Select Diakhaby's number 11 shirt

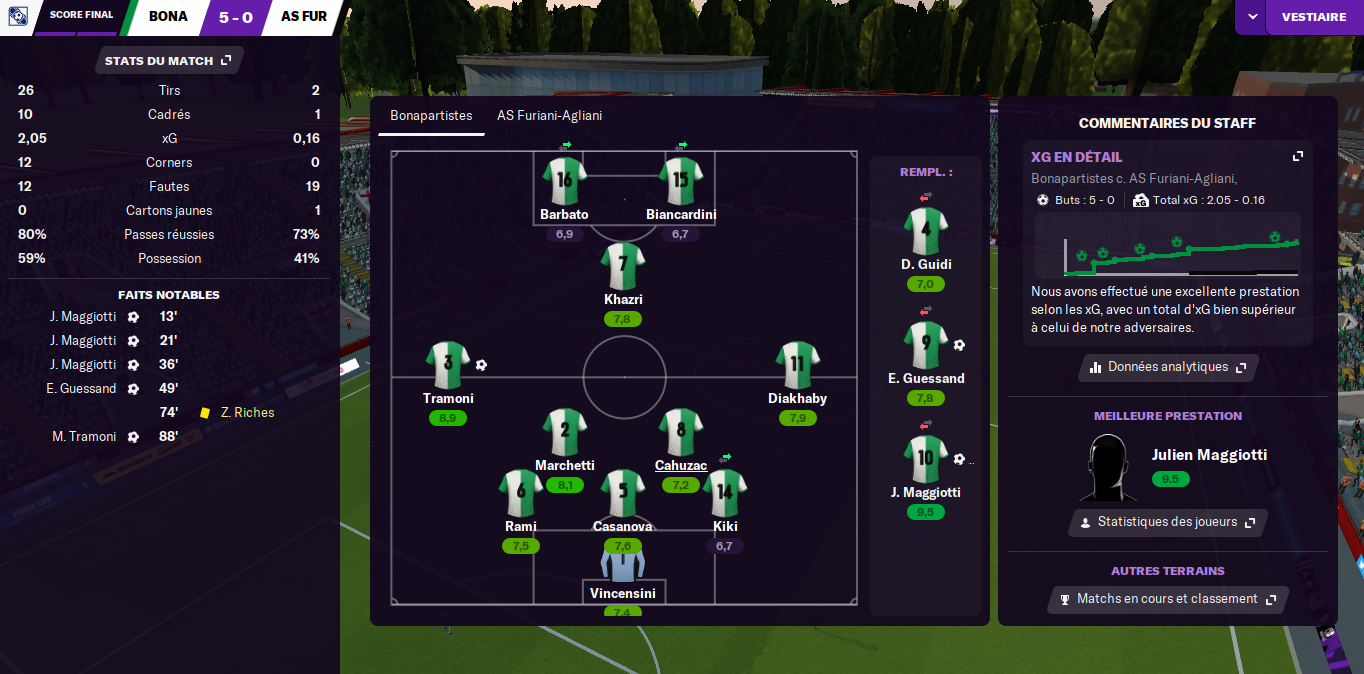(797, 364)
